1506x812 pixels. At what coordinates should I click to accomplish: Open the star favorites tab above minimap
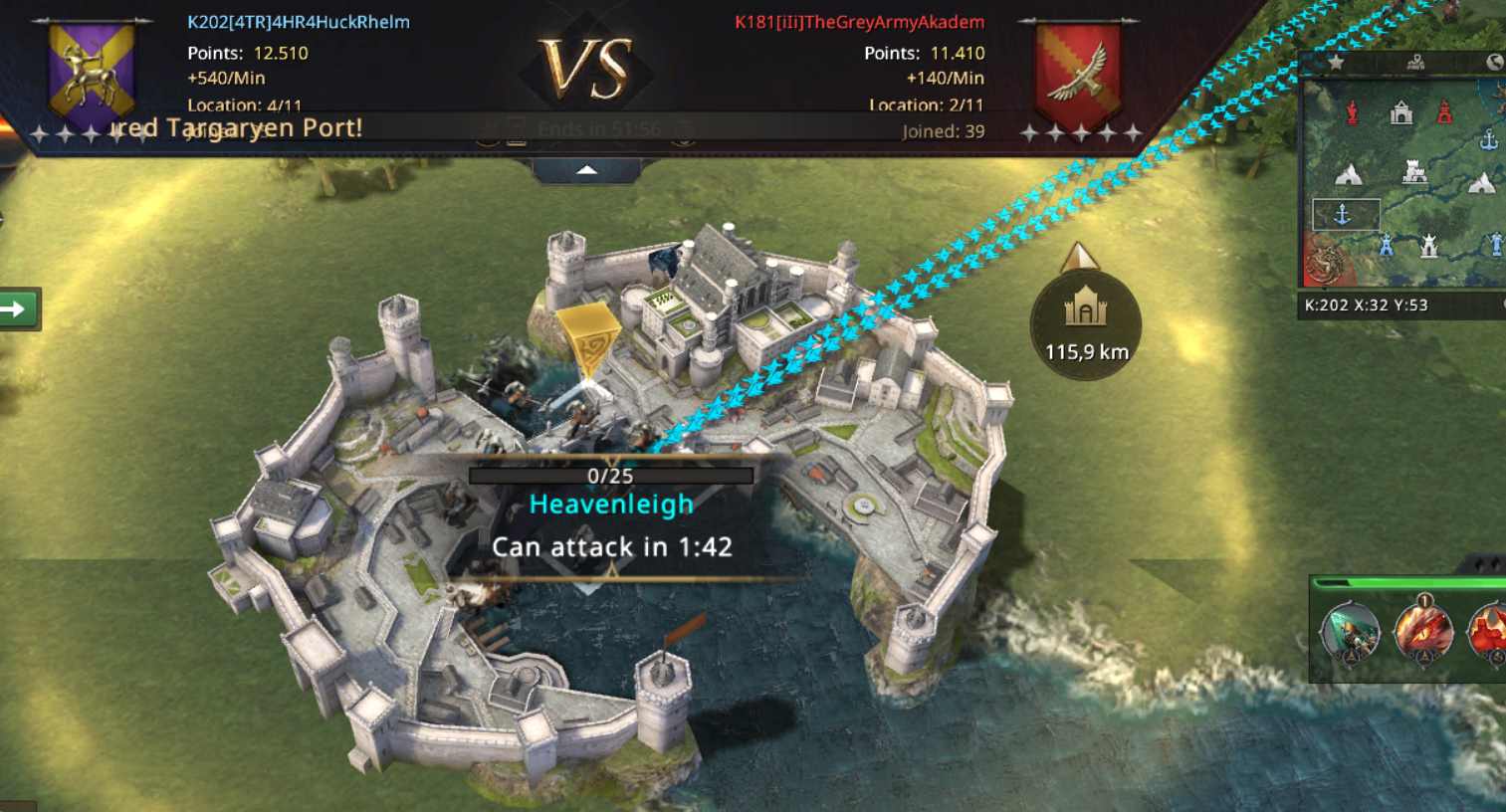1336,63
